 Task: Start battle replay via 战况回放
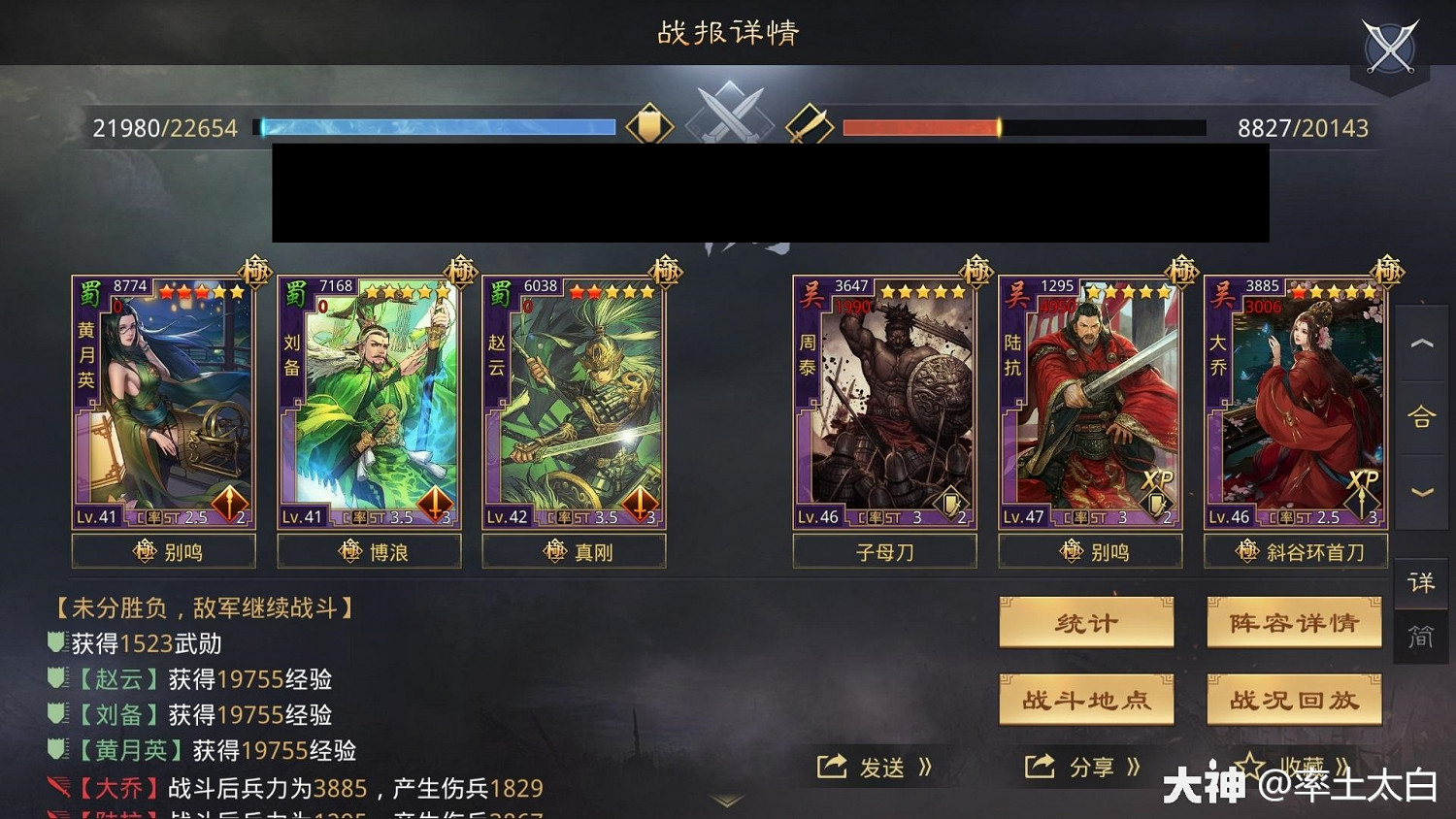pos(1293,699)
